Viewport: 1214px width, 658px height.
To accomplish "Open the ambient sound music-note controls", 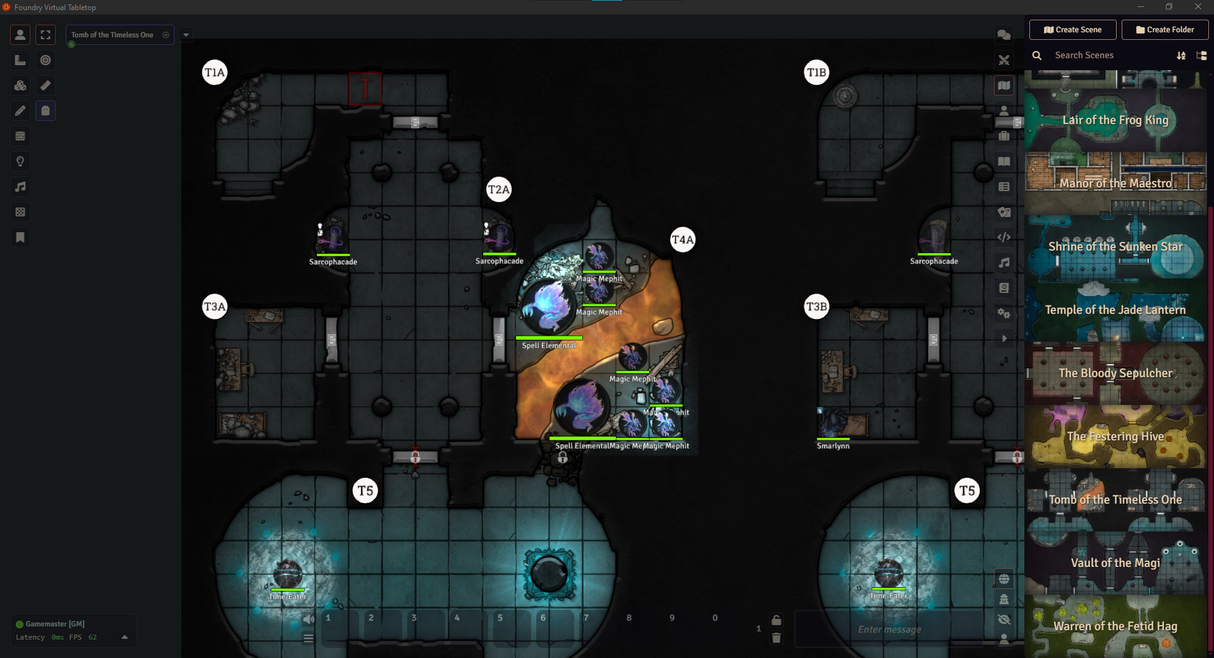I will [20, 187].
